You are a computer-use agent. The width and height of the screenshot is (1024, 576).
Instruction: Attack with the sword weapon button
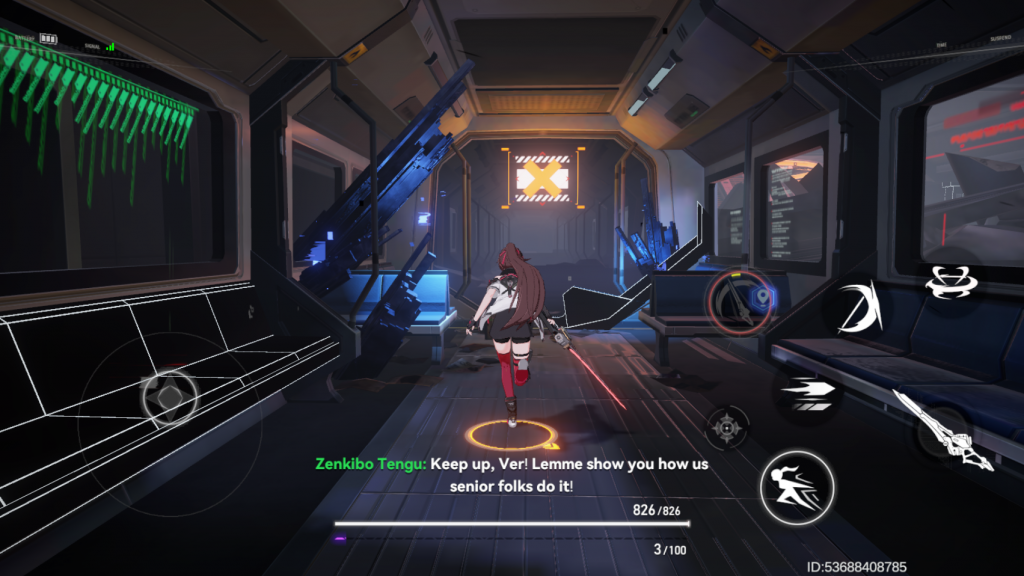[x=945, y=430]
